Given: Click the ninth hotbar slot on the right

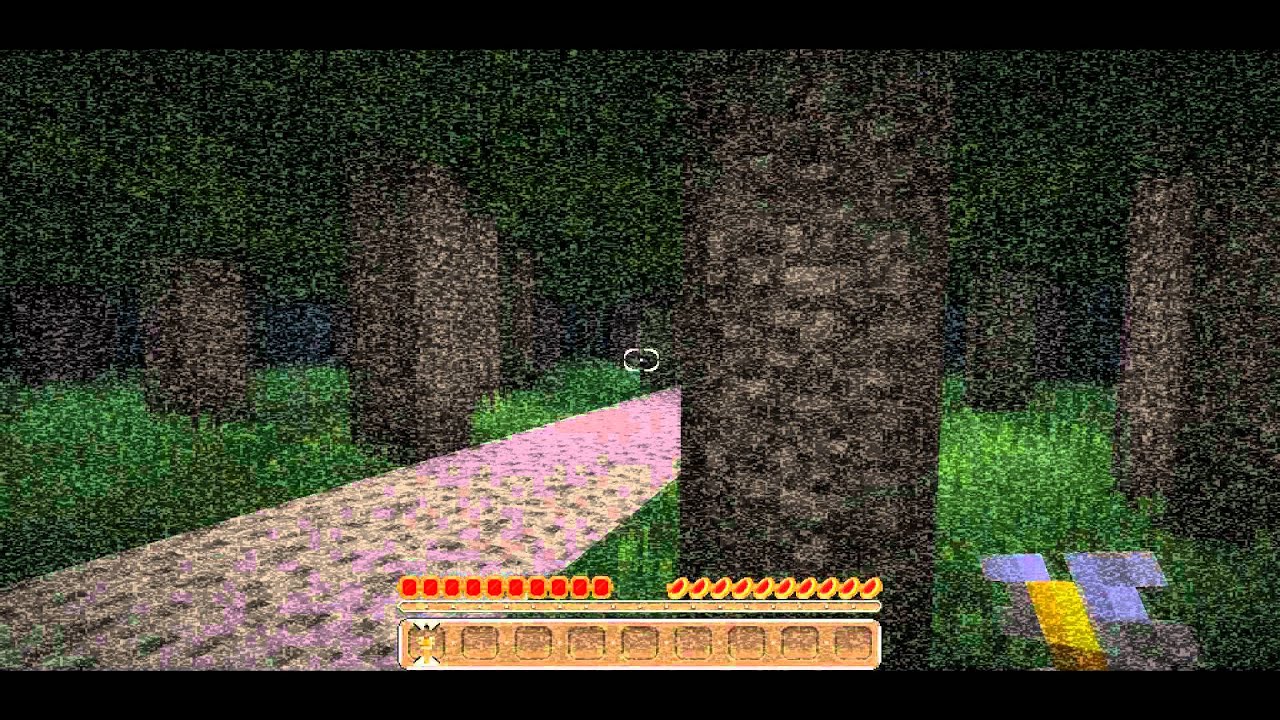Looking at the screenshot, I should (x=855, y=647).
